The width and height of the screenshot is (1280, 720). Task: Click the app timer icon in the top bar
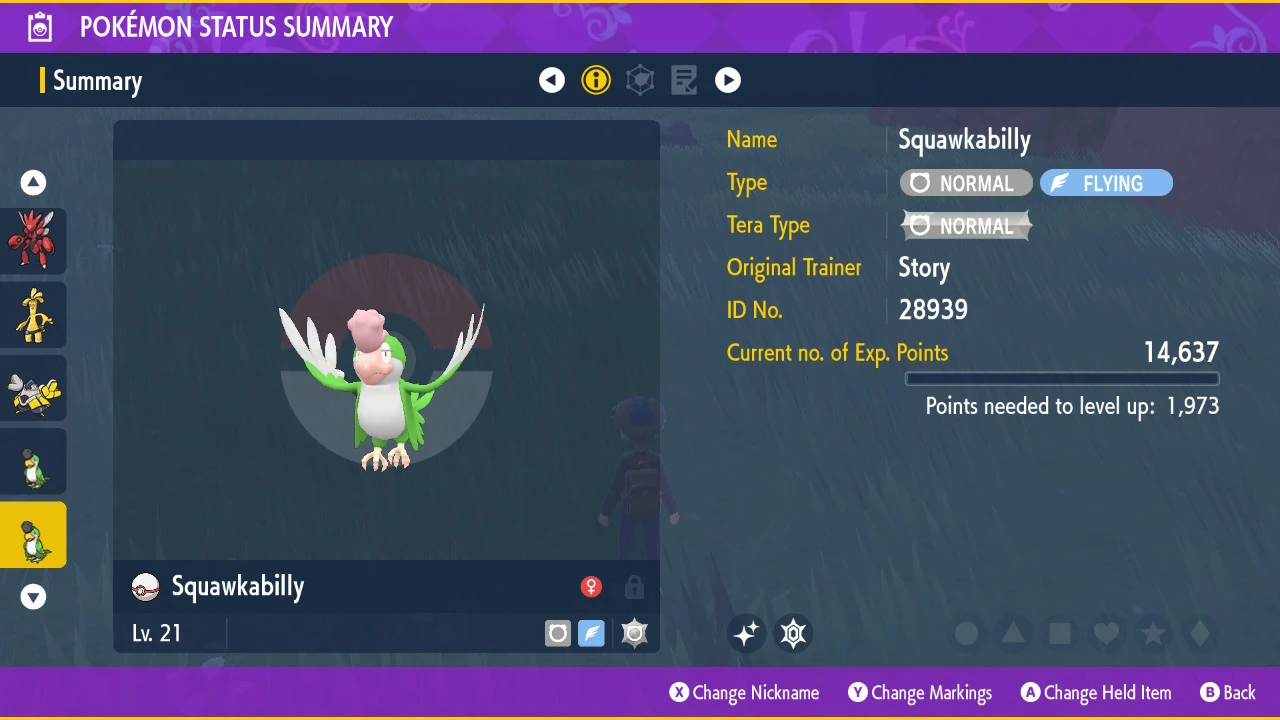point(40,27)
